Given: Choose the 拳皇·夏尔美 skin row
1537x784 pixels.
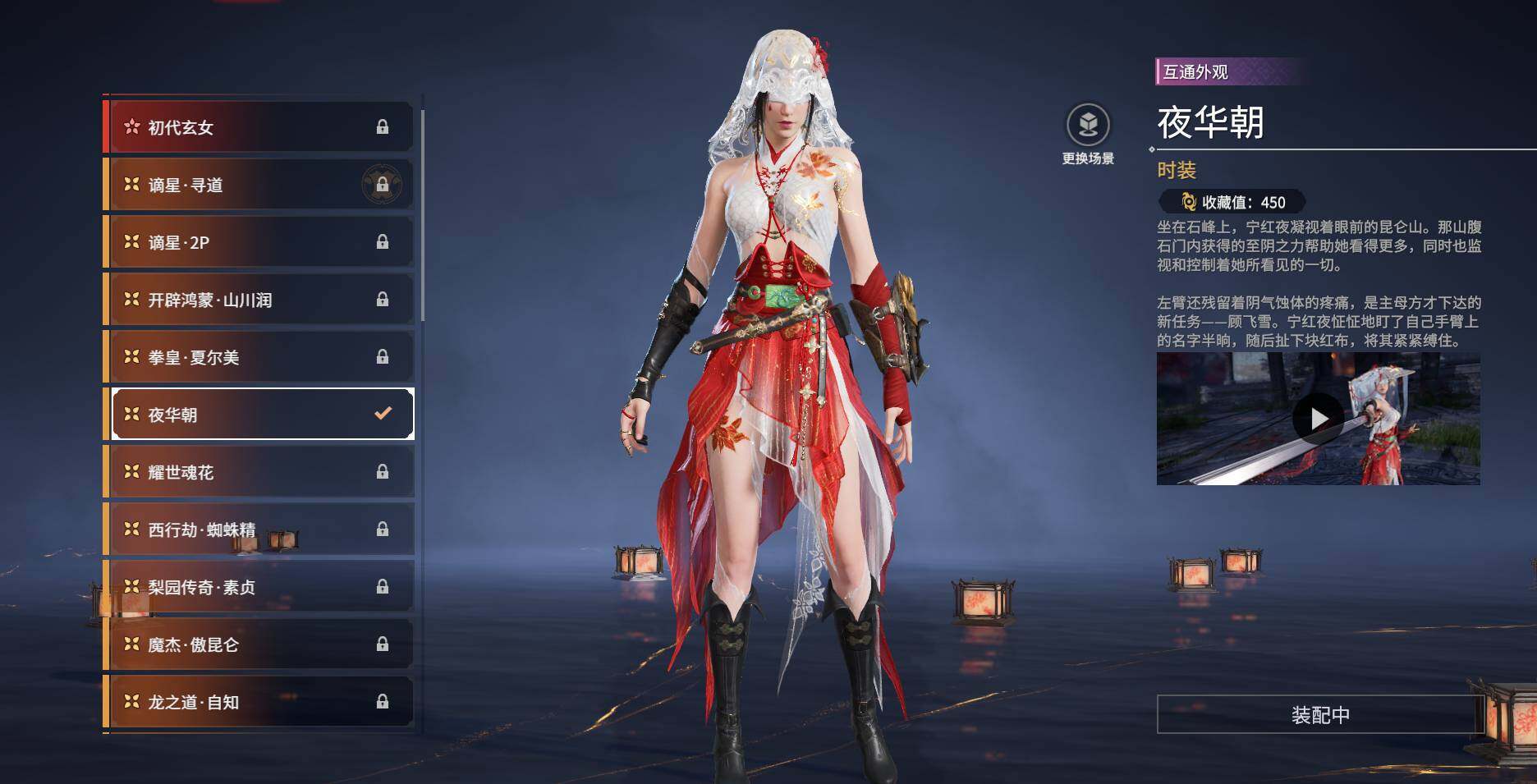Looking at the screenshot, I should point(259,357).
